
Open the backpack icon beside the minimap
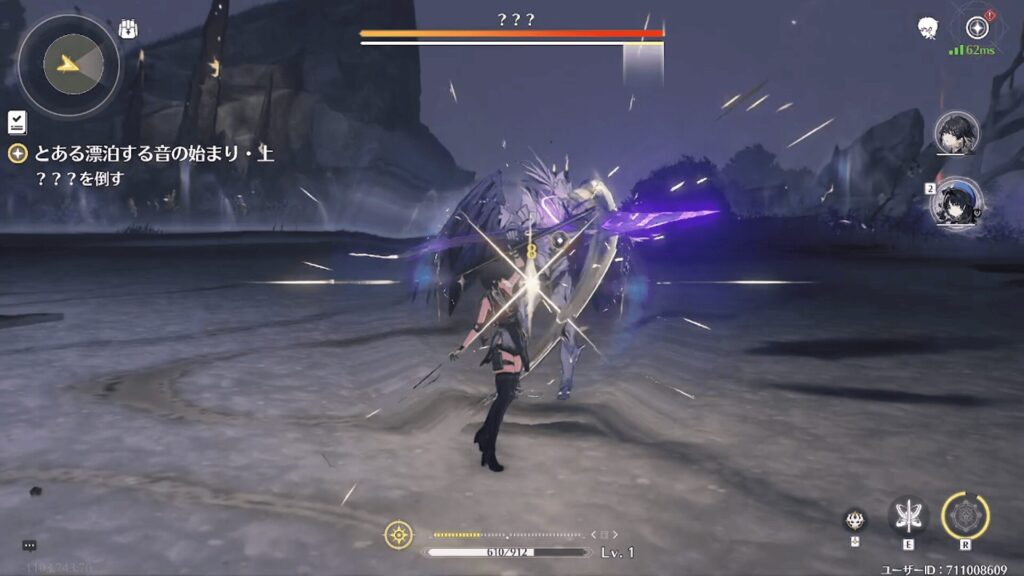[128, 29]
